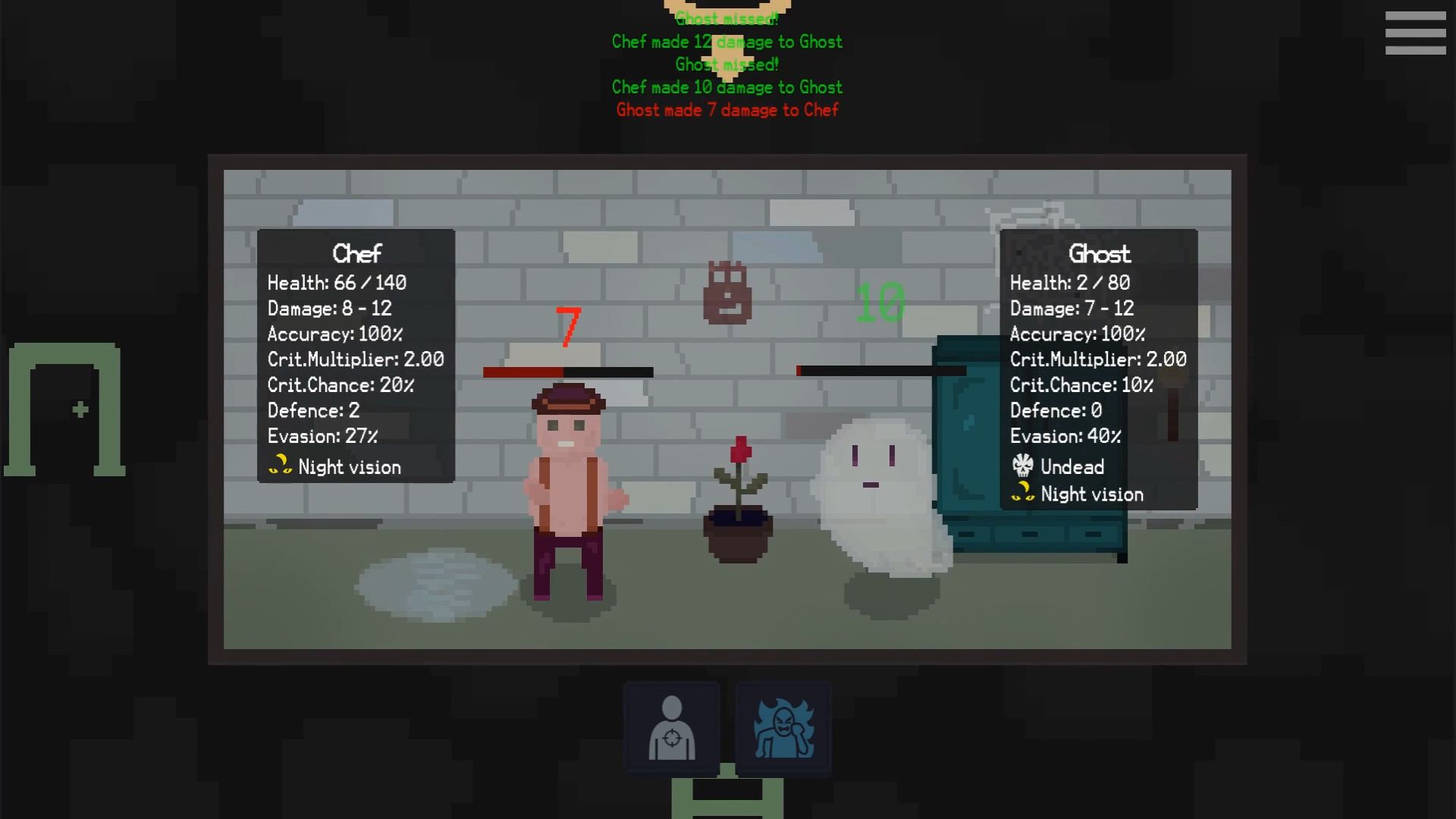Image resolution: width=1456 pixels, height=819 pixels.
Task: Click the plus symbol inside the doorway
Action: (x=79, y=408)
